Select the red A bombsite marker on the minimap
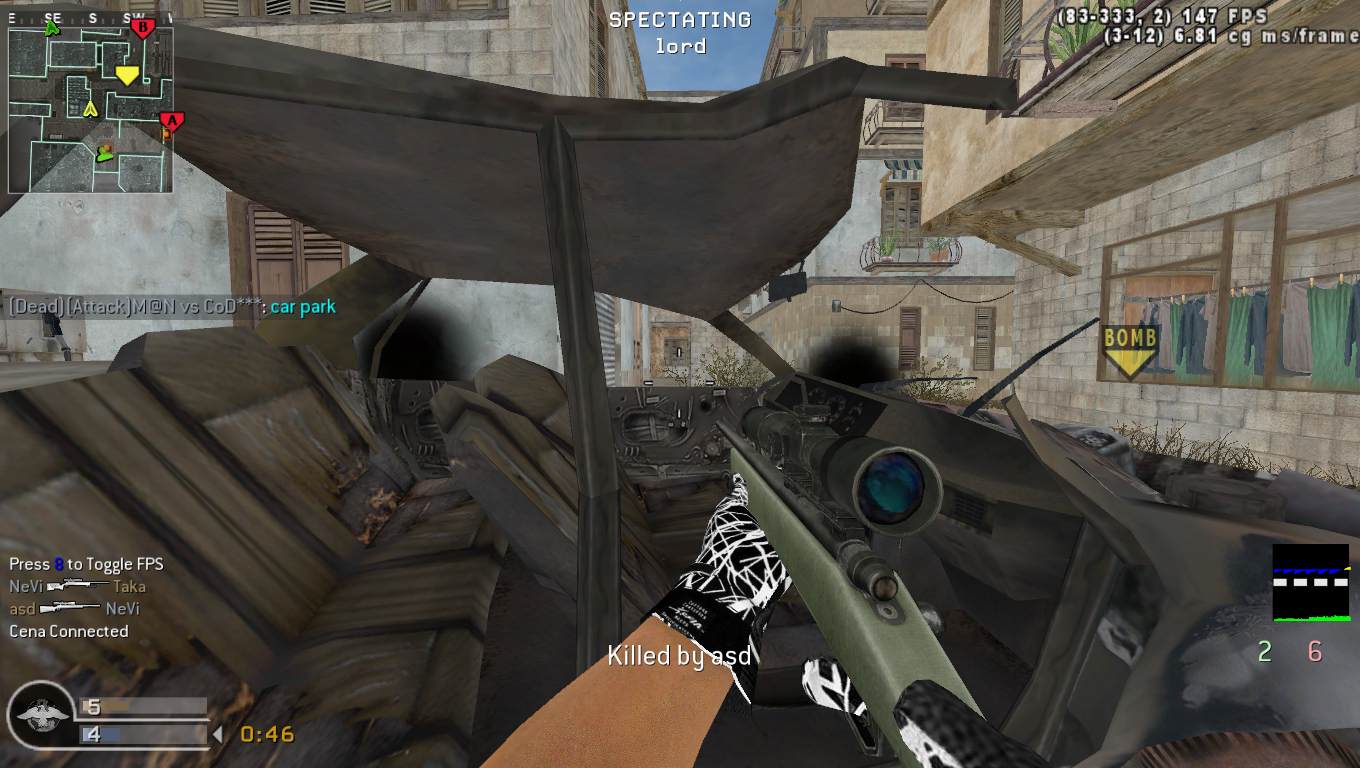The image size is (1360, 768). [x=171, y=122]
